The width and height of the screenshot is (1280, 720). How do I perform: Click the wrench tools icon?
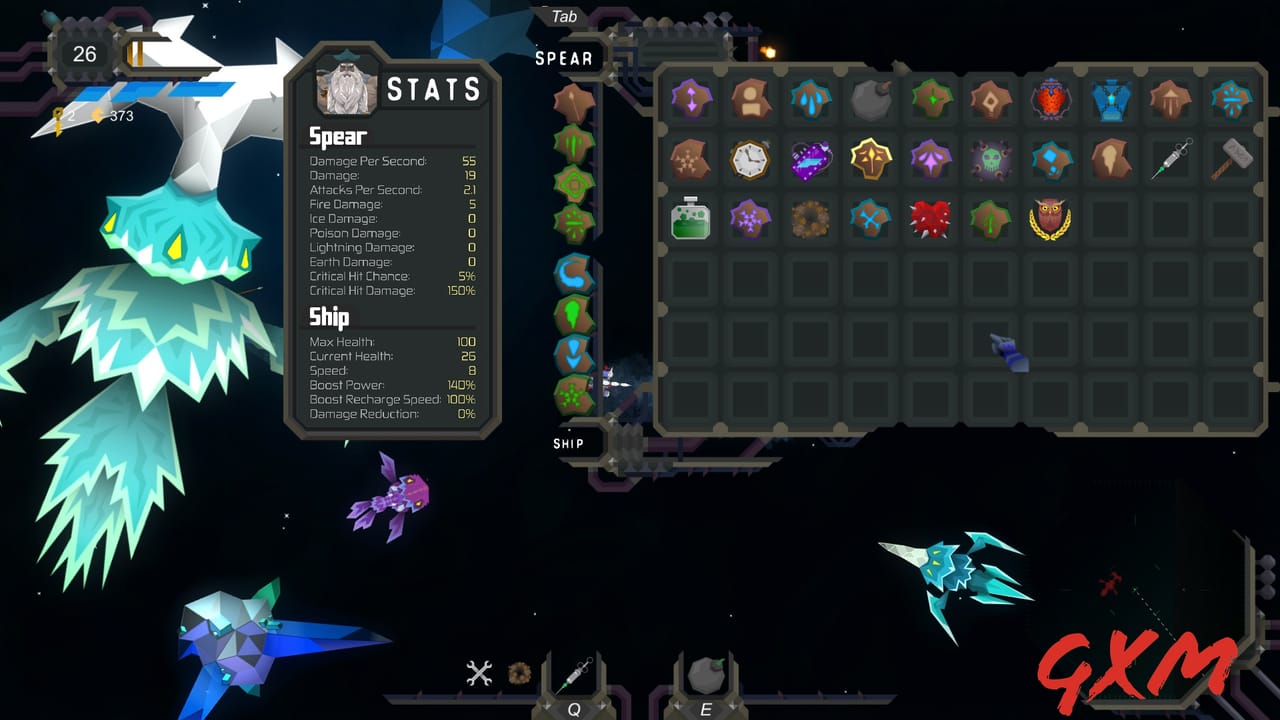[479, 673]
